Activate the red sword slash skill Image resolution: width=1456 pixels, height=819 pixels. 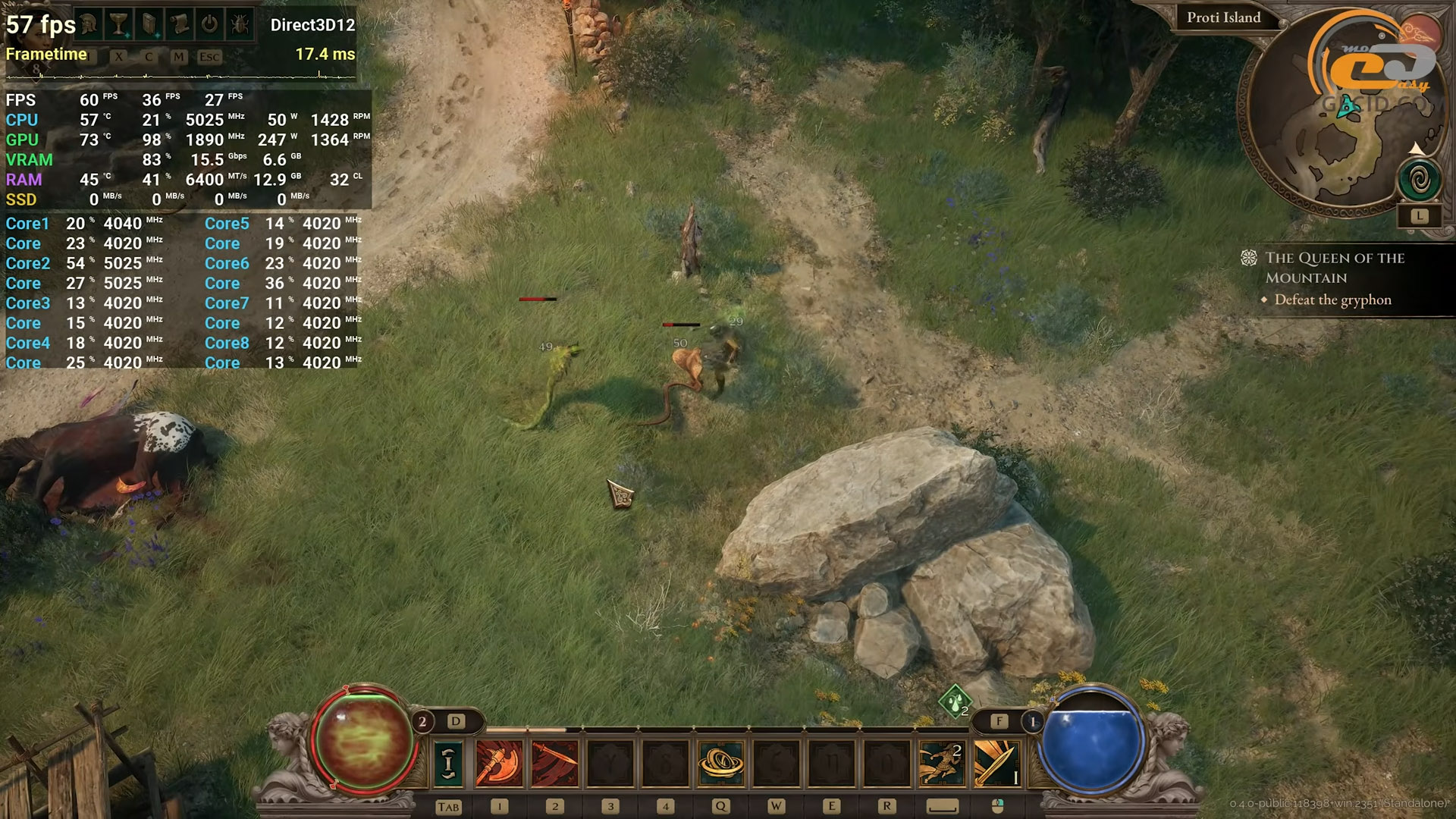point(554,762)
